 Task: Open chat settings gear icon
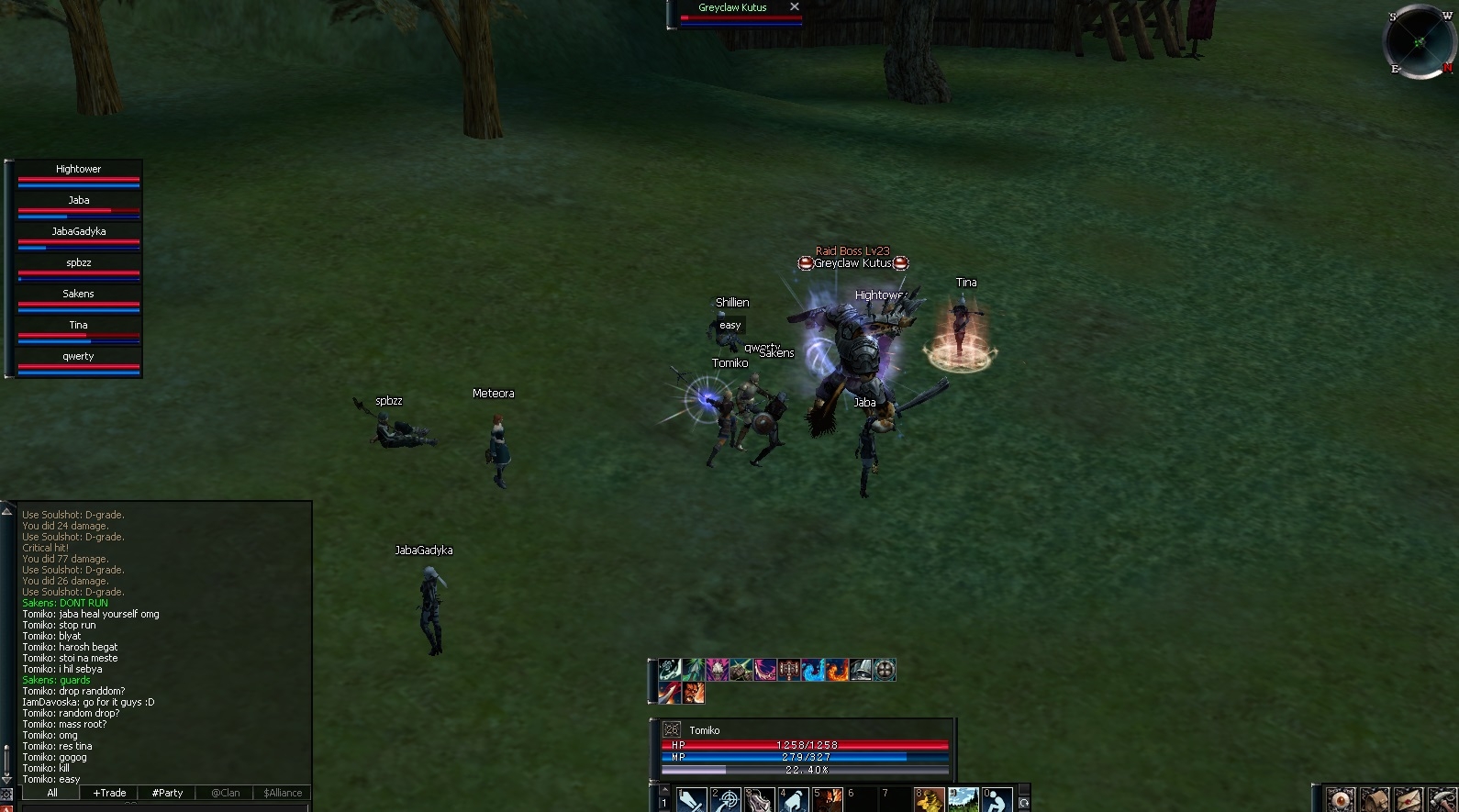click(x=6, y=794)
